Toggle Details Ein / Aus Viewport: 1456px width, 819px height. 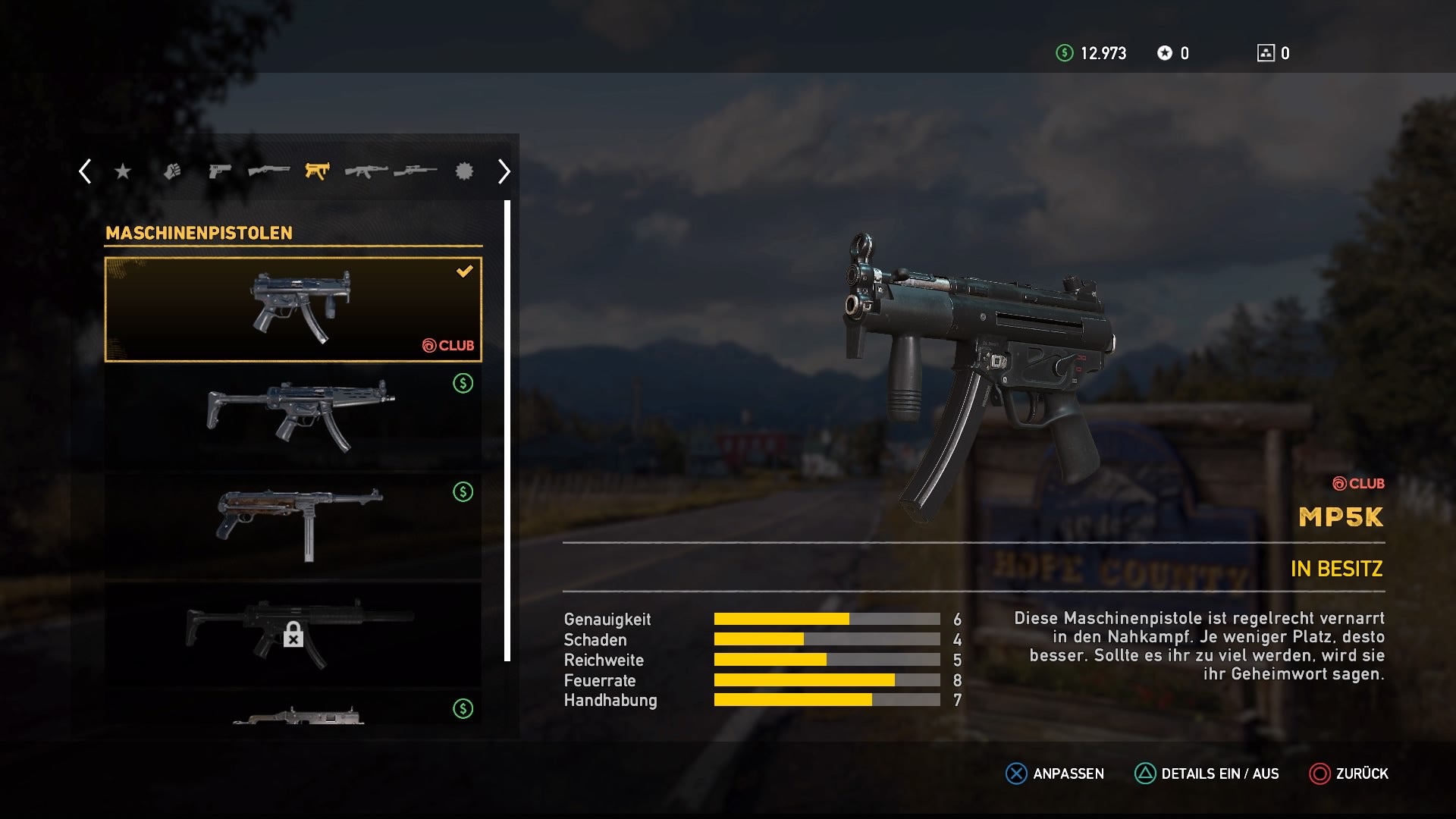coord(1207,773)
